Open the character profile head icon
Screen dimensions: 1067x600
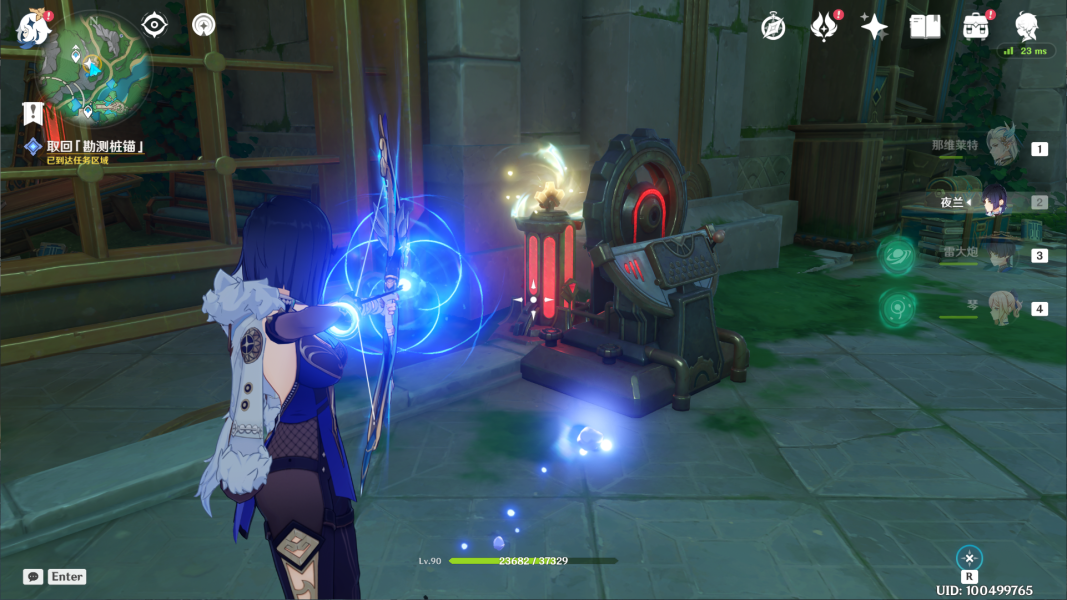tap(1026, 25)
